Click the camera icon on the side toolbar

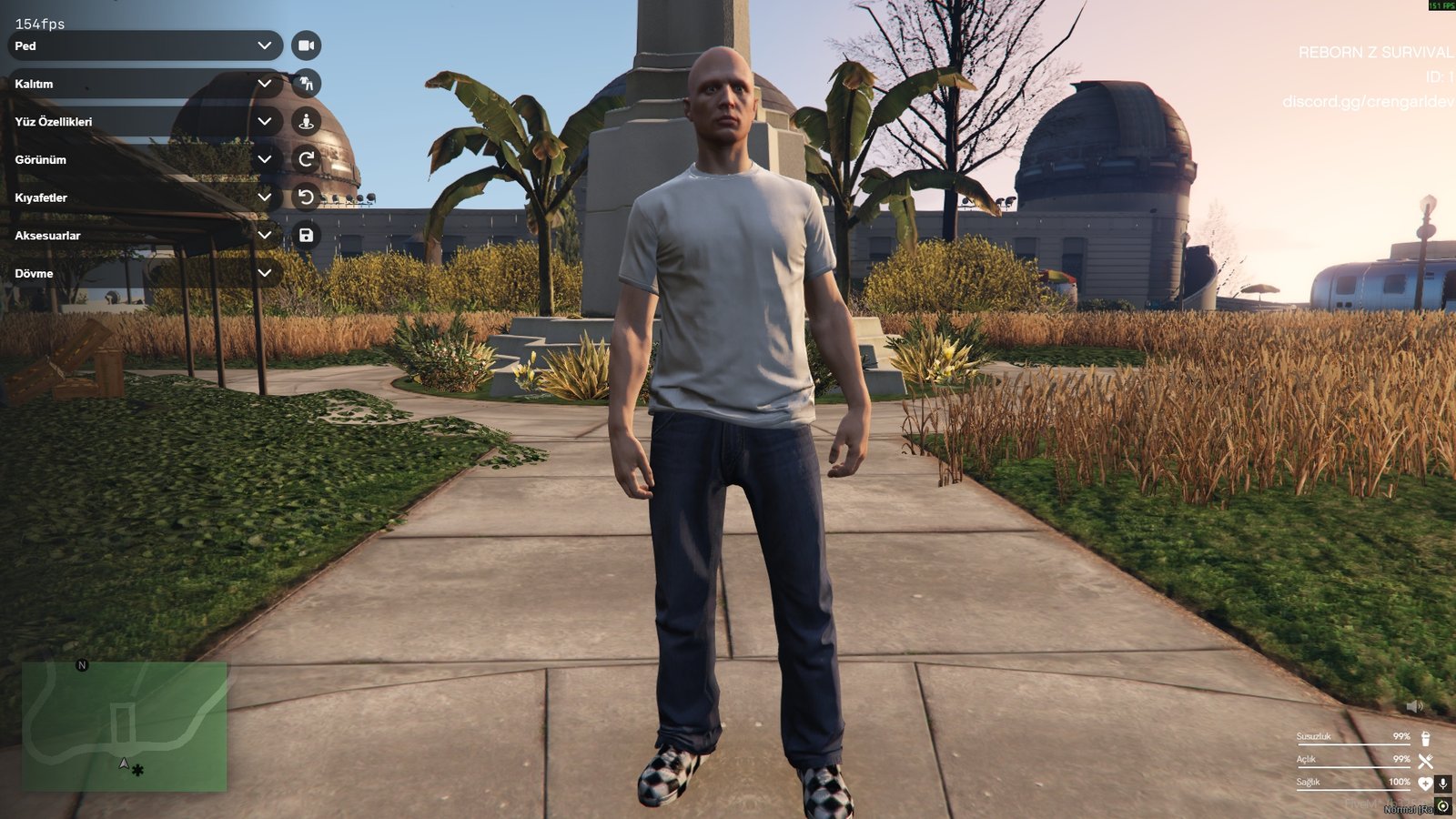pyautogui.click(x=307, y=45)
